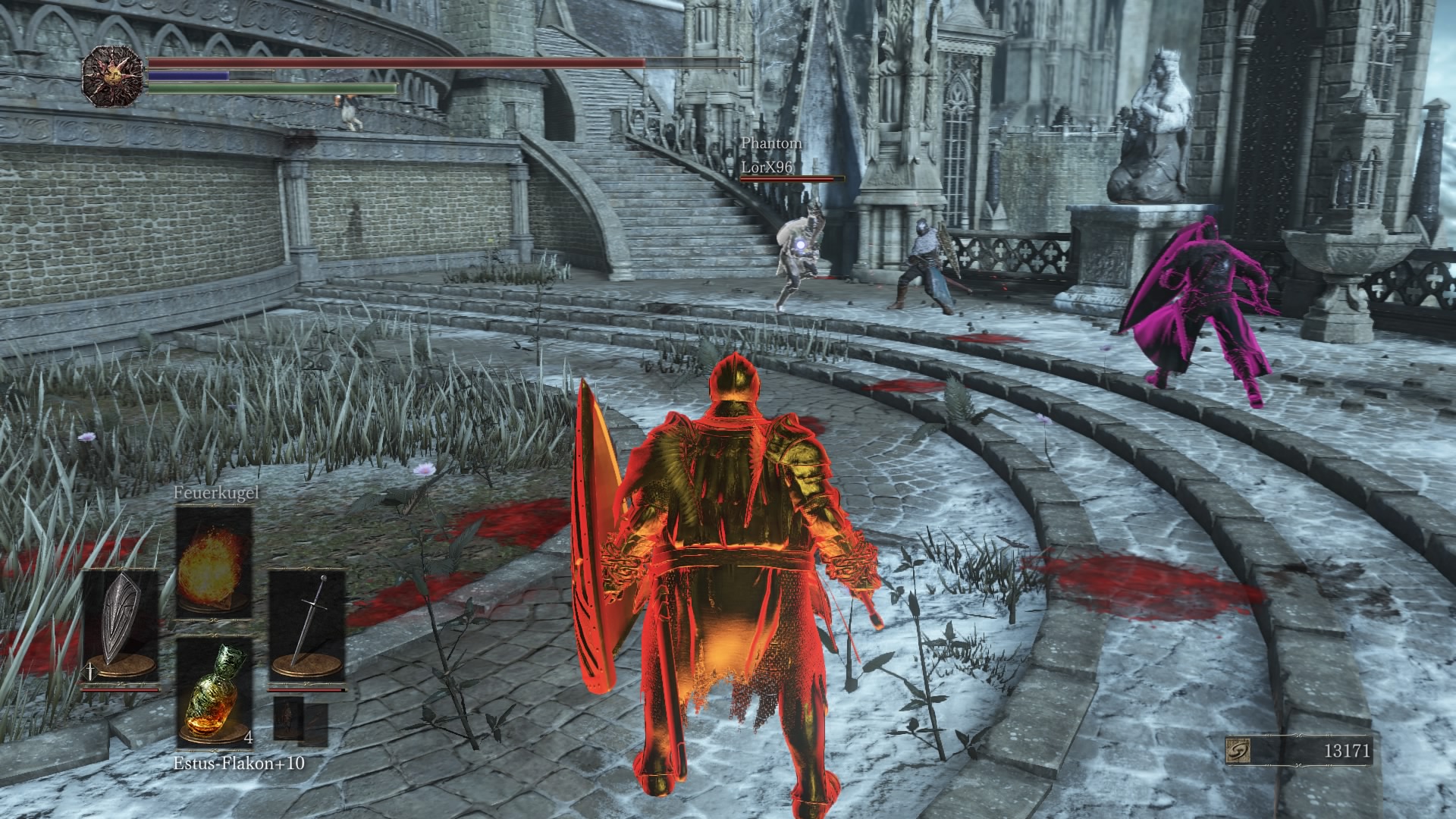Click the sun emblem beside the health bar
Image resolution: width=1456 pixels, height=819 pixels.
113,76
